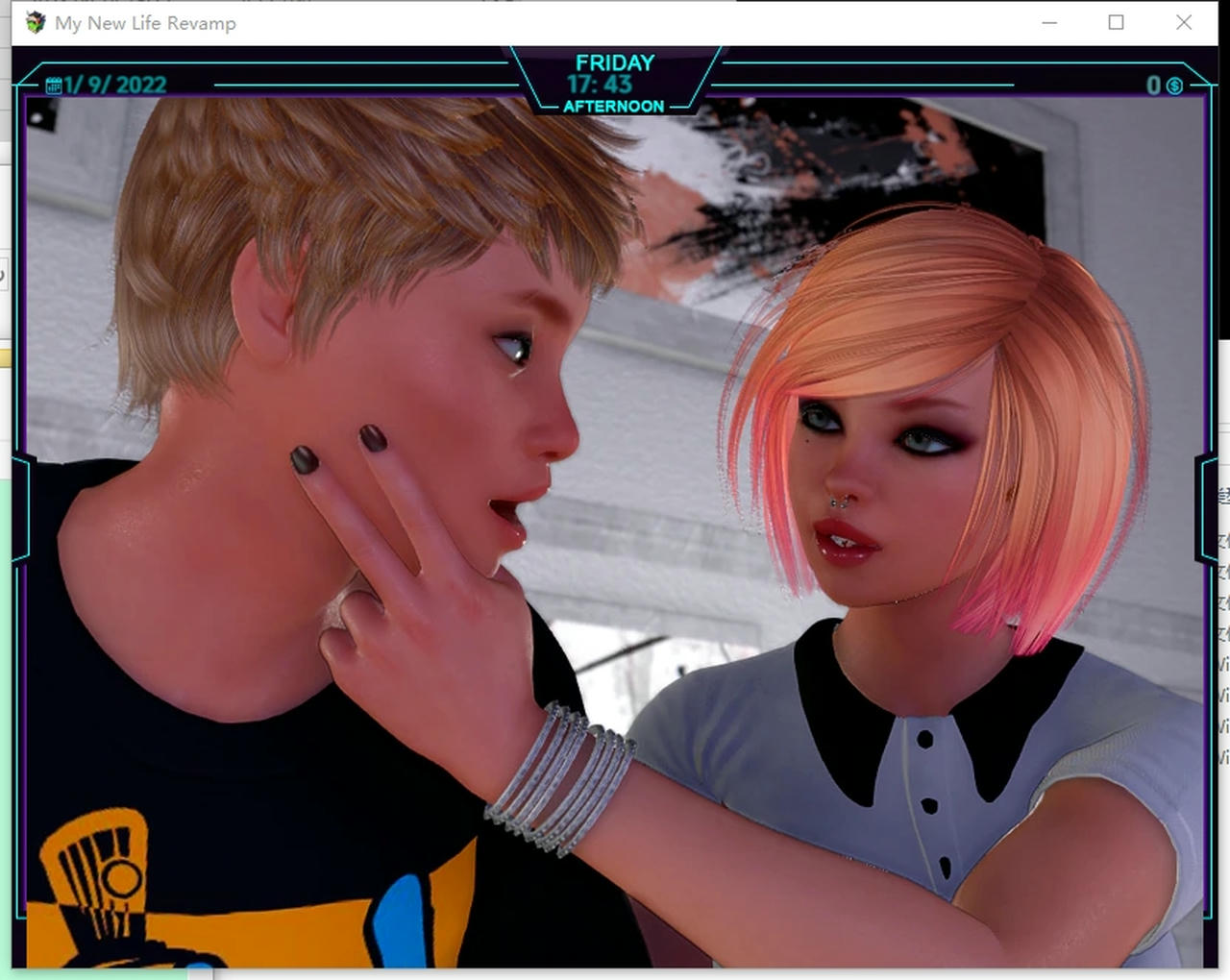Select the title bar text My New Life Revamp
The width and height of the screenshot is (1230, 980).
click(144, 23)
